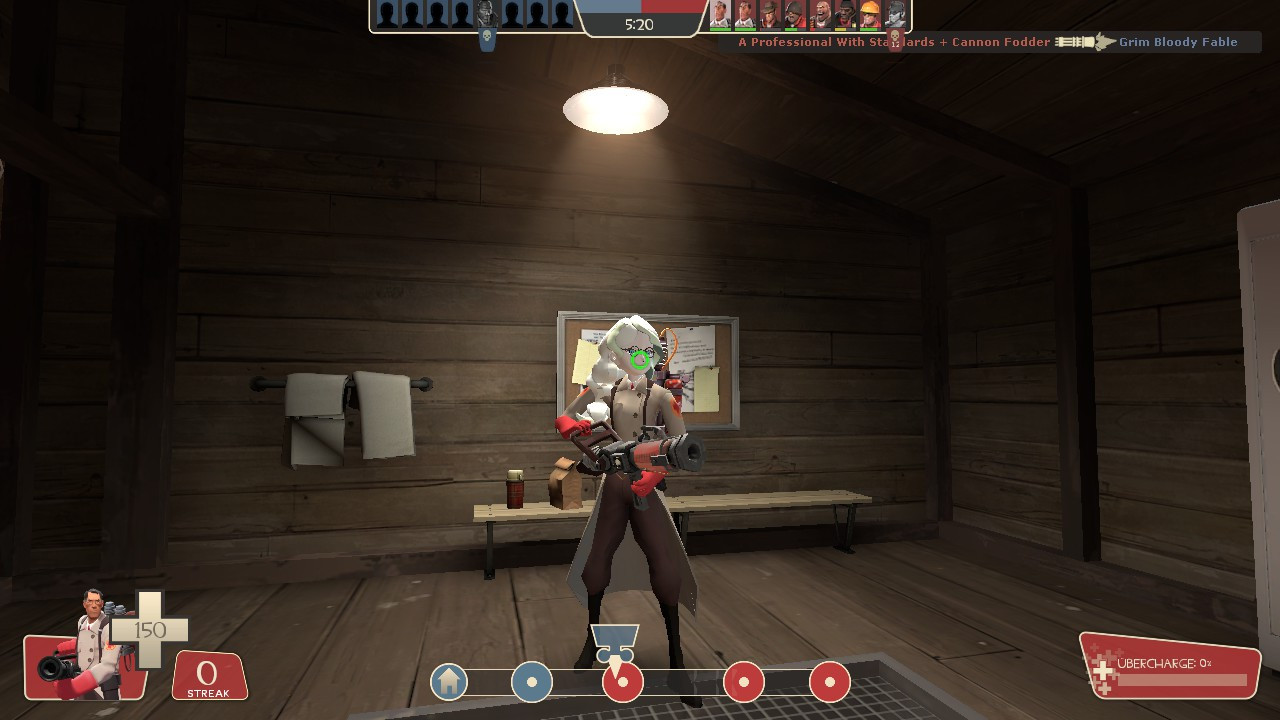Select the RED Heavy avatar at the top

[x=822, y=15]
